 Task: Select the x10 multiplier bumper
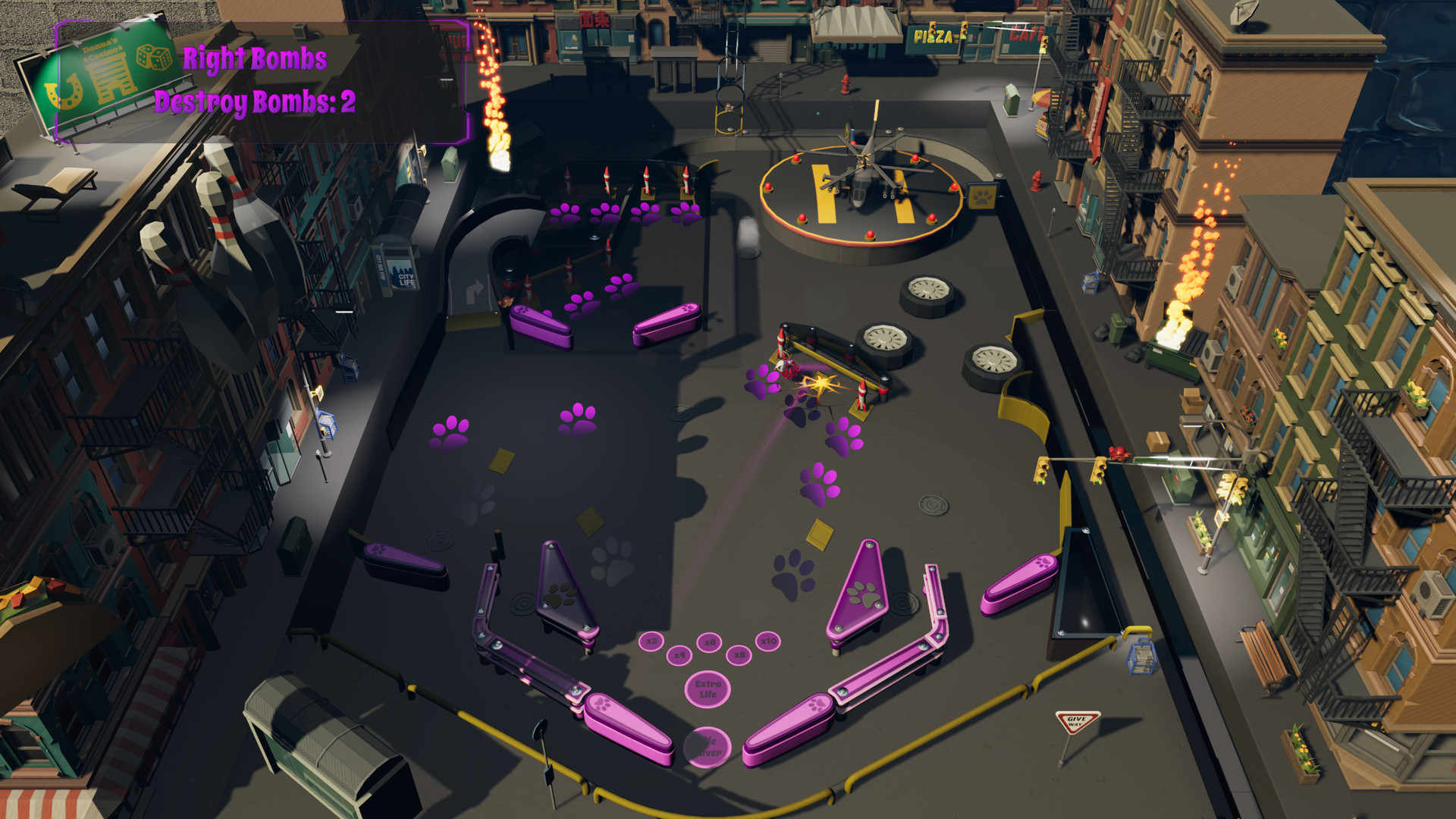[767, 641]
